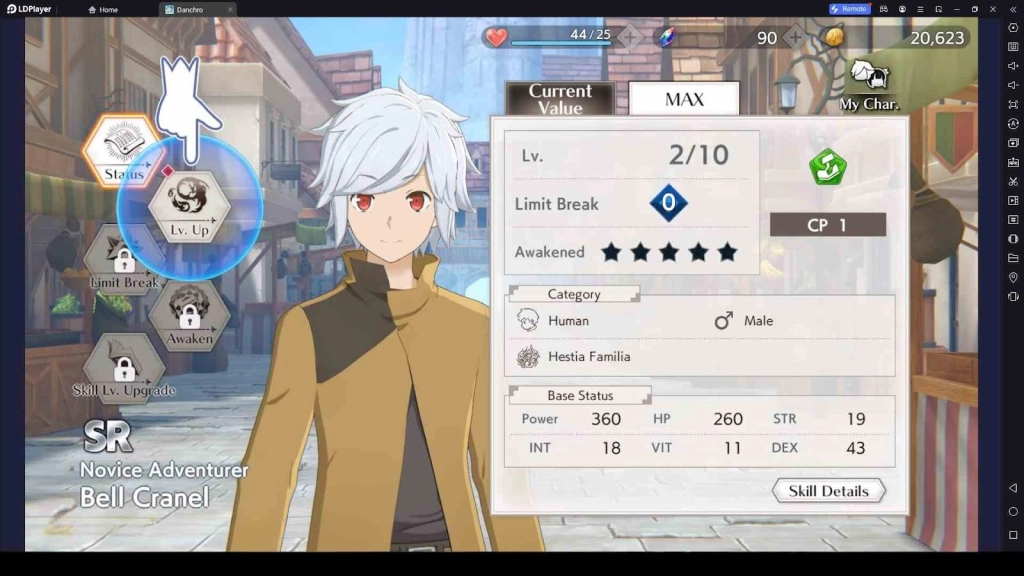Add stamina with the heart plus button
Image resolution: width=1024 pixels, height=576 pixels.
point(630,38)
